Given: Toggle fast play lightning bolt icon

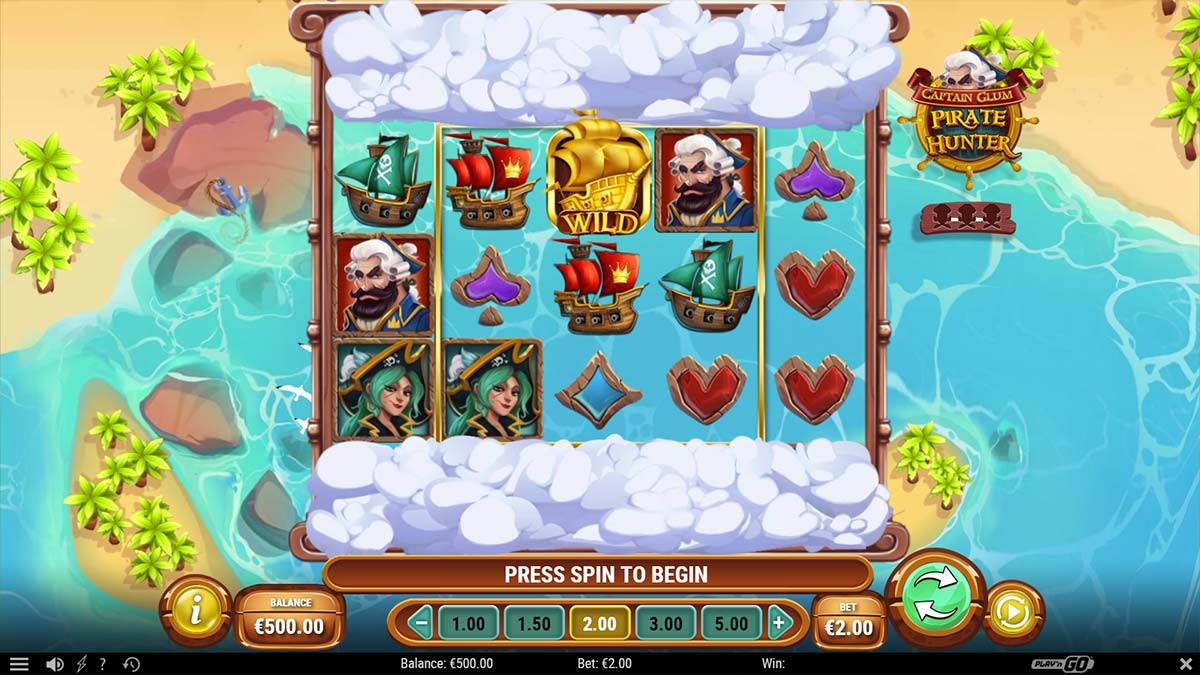Looking at the screenshot, I should pyautogui.click(x=81, y=664).
